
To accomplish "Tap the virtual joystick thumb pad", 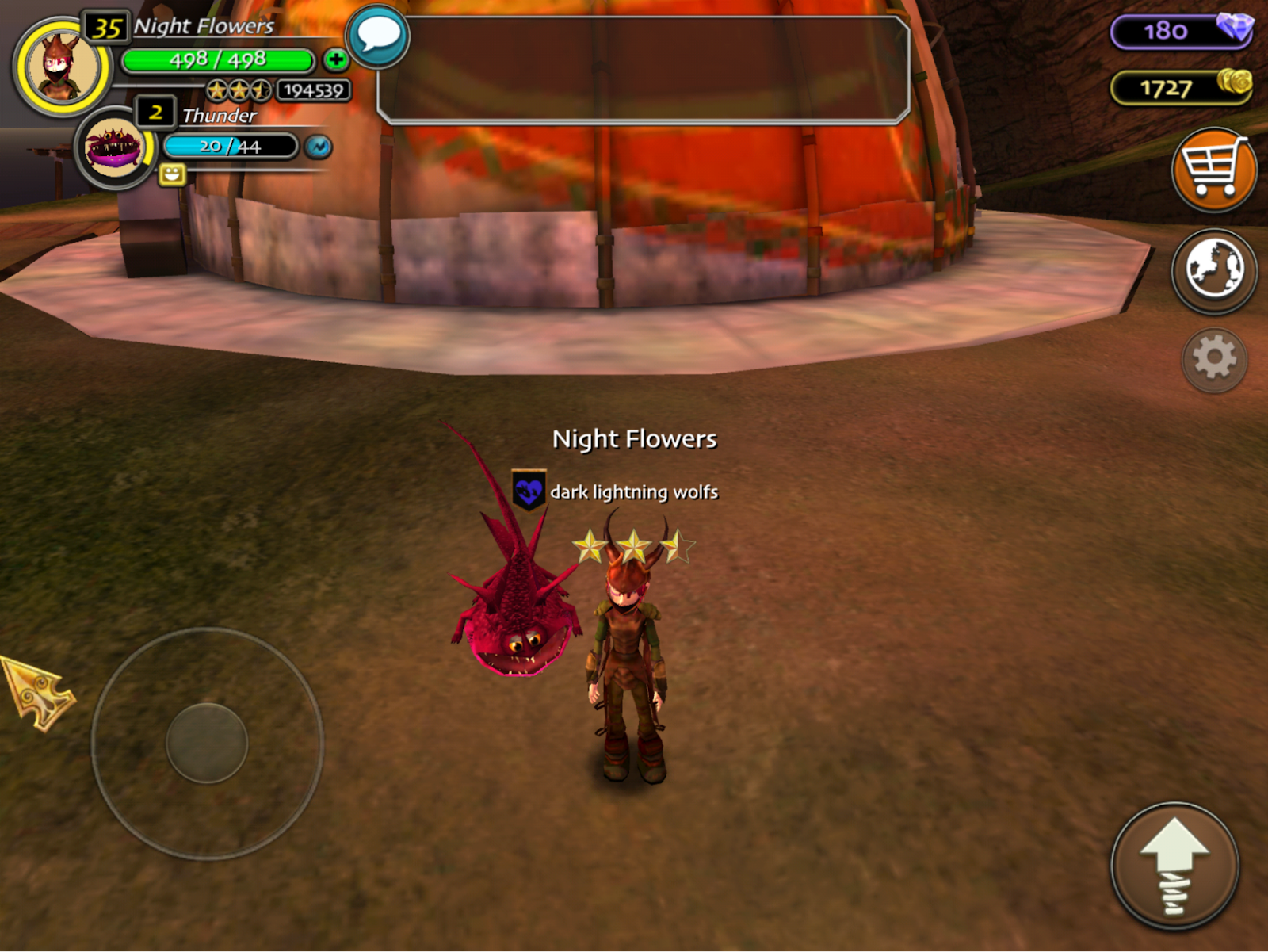I will coord(207,743).
